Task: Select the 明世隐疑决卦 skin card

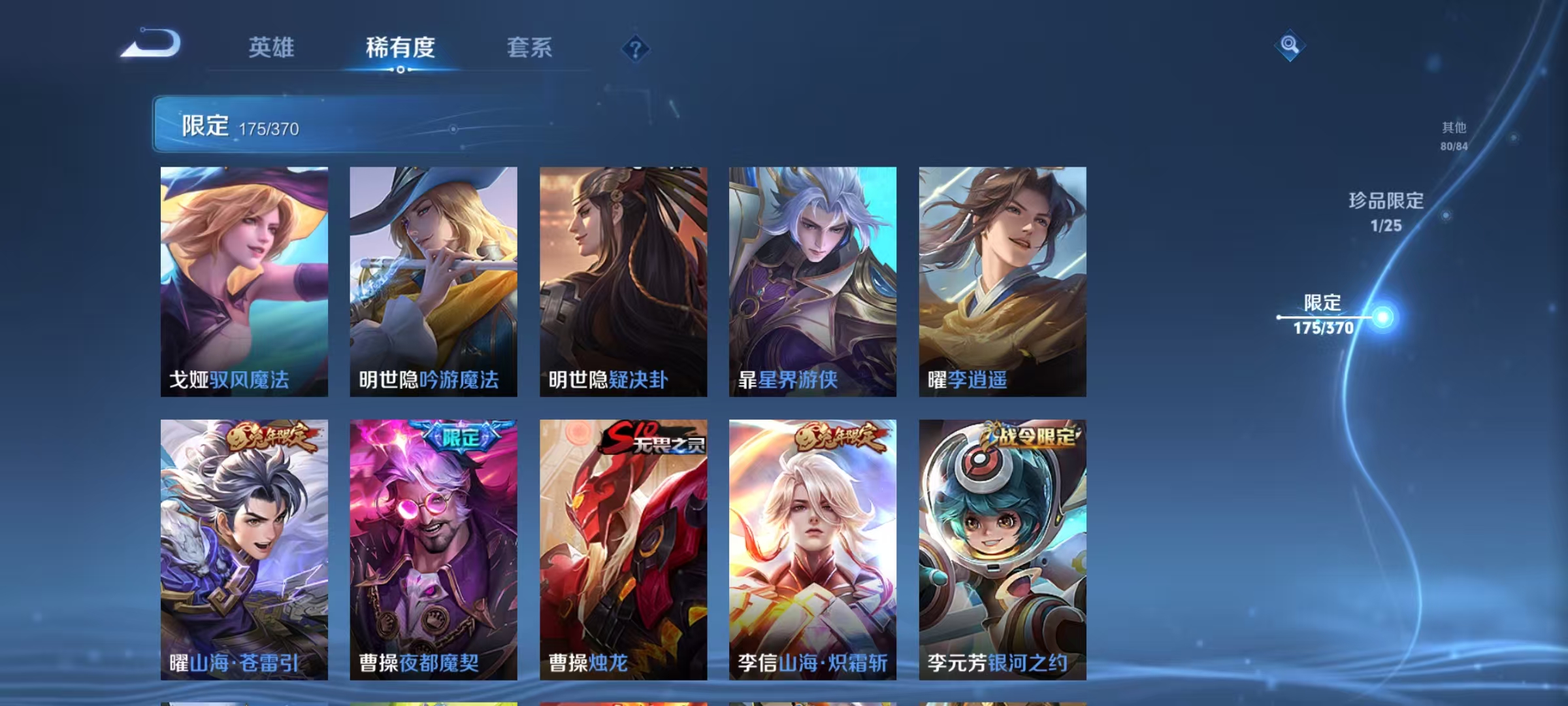Action: click(623, 281)
